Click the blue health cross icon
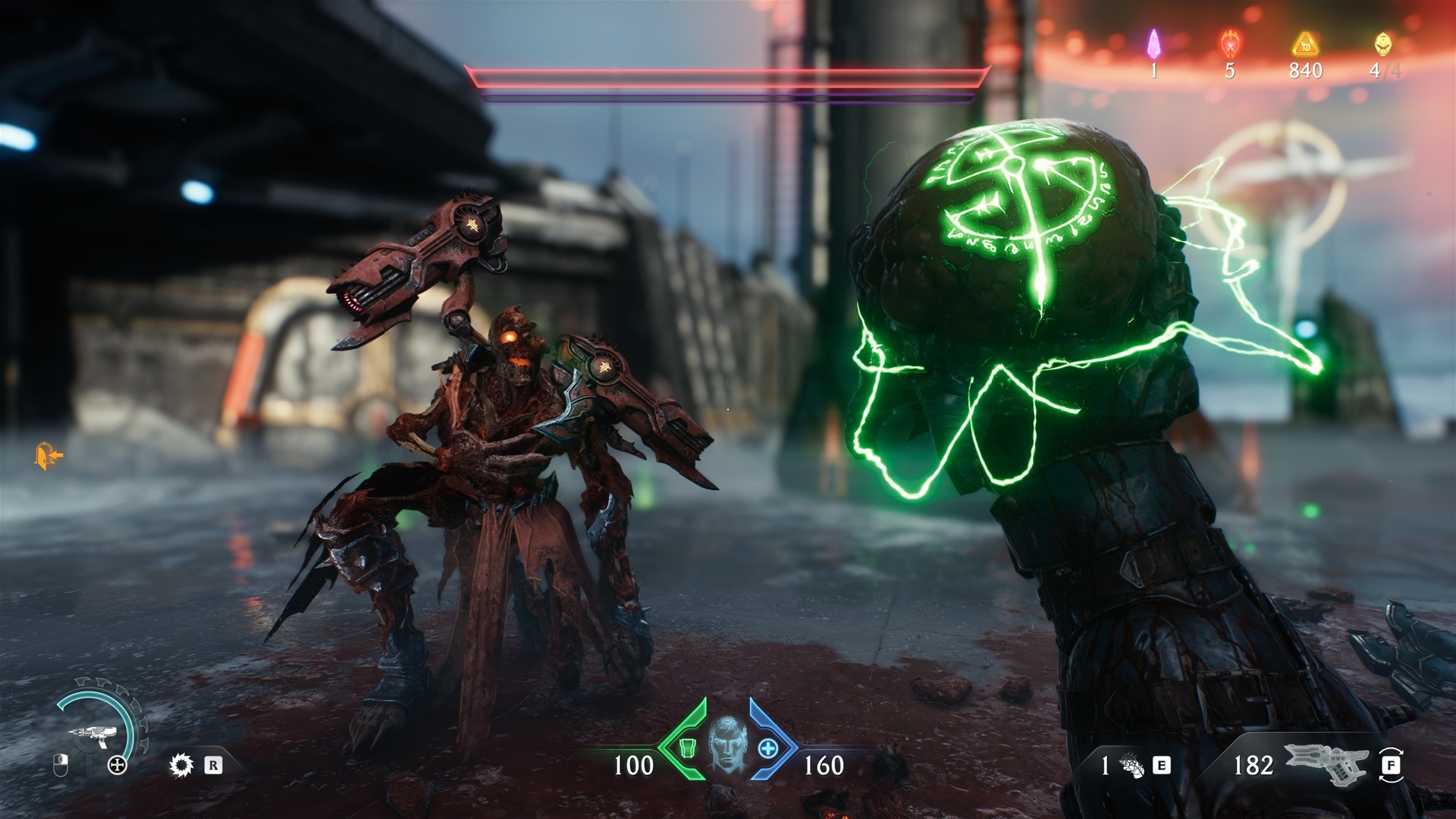Screen dimensions: 1456x819 tap(768, 748)
